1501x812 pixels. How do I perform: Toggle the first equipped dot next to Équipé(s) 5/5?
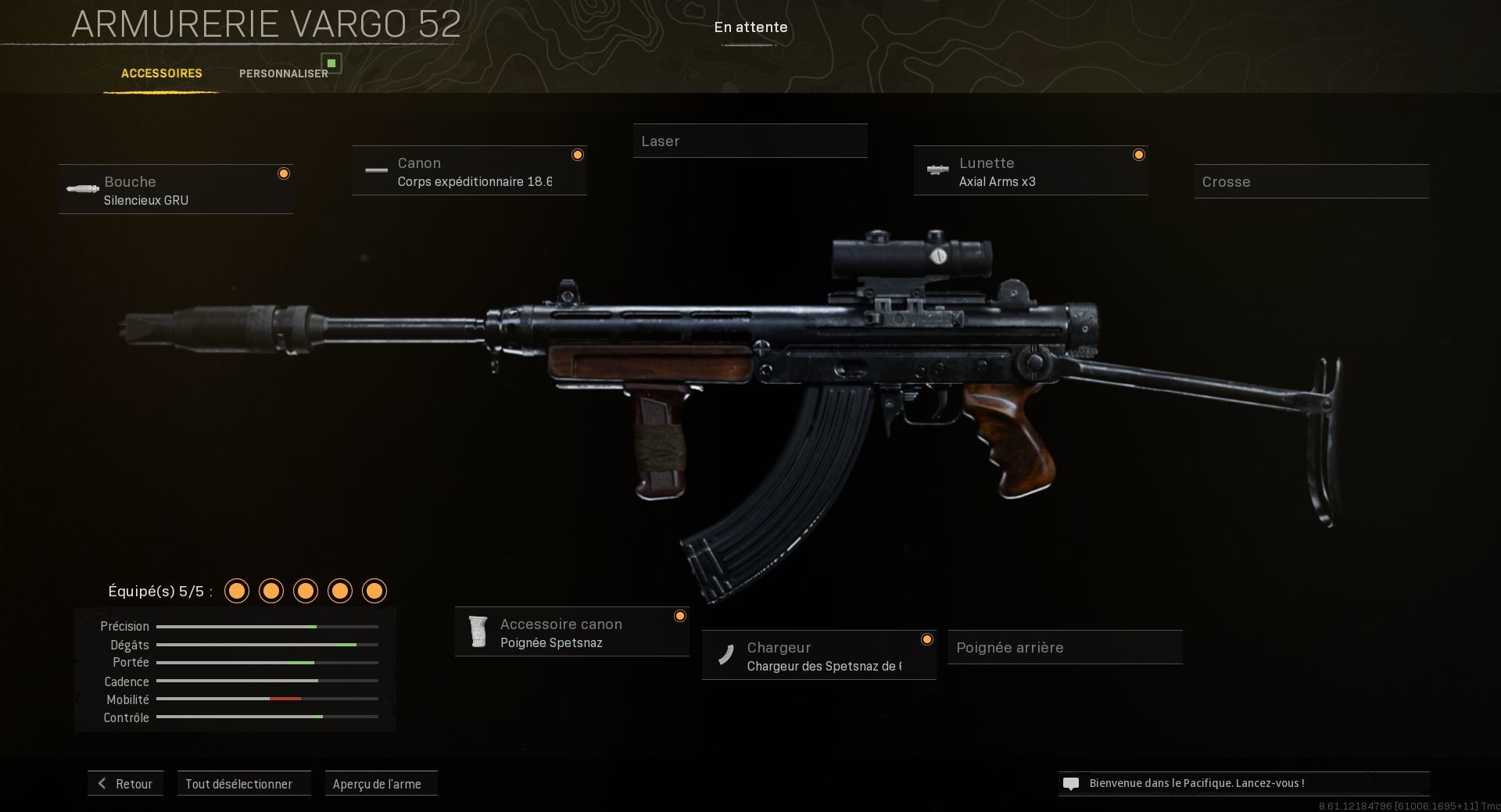pos(236,592)
